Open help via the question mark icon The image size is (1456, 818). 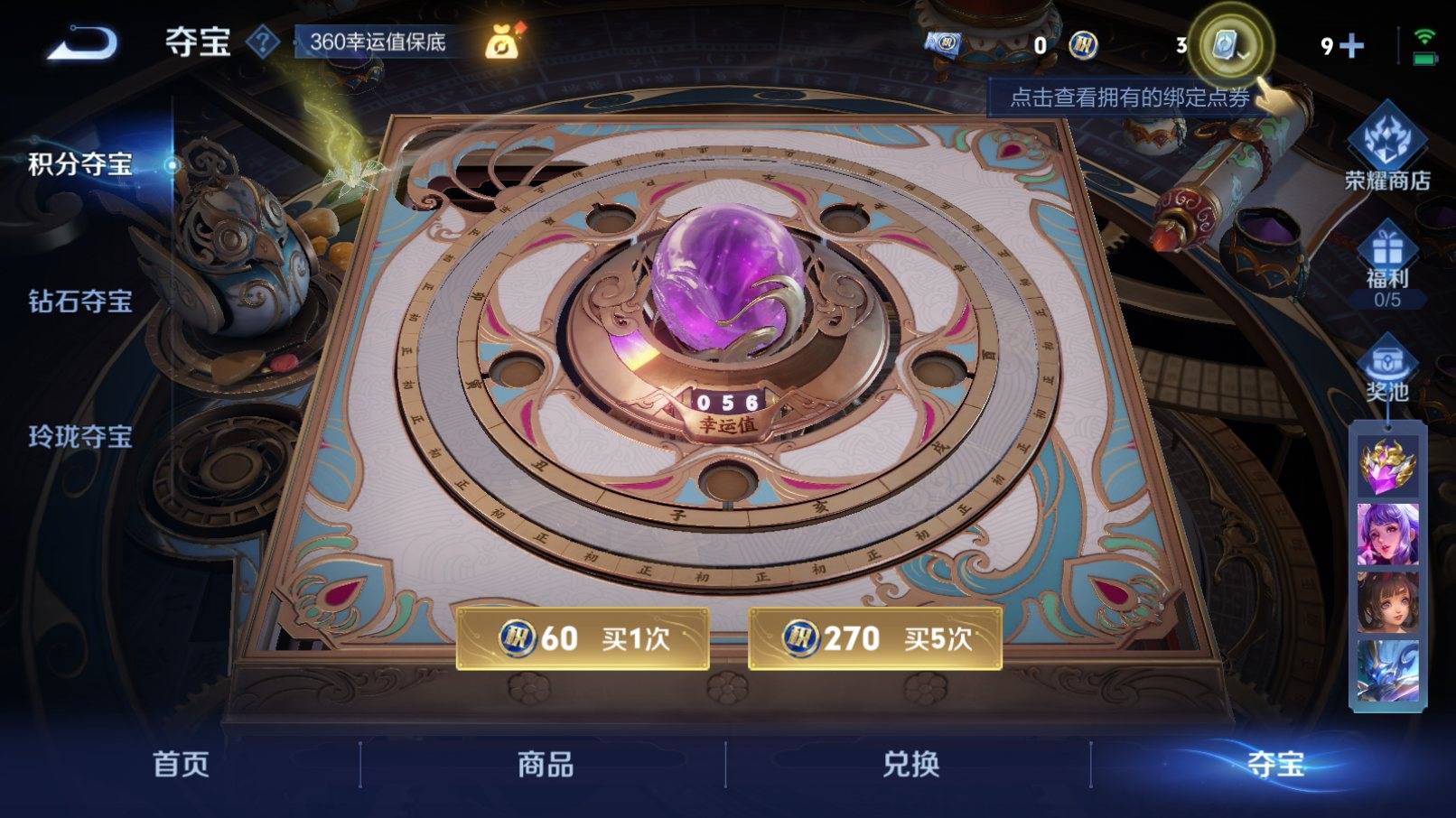[262, 41]
